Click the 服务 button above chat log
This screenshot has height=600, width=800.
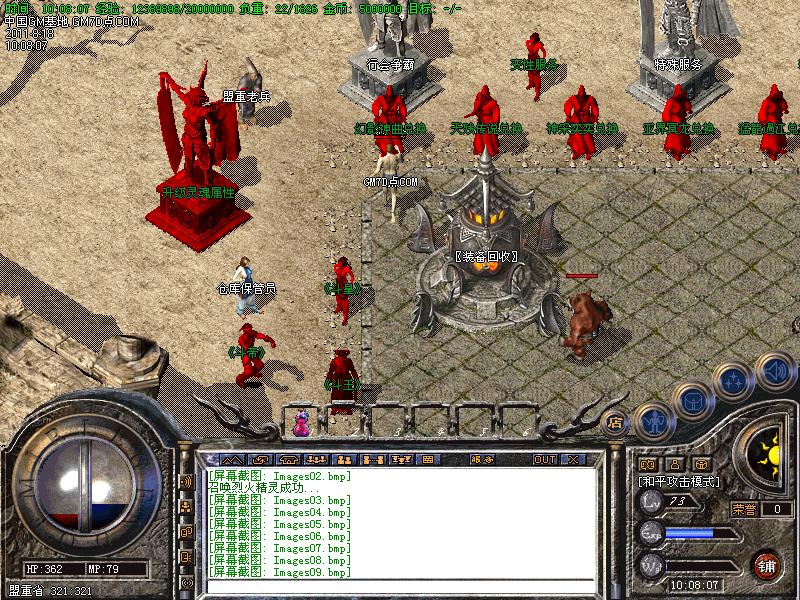pos(481,459)
